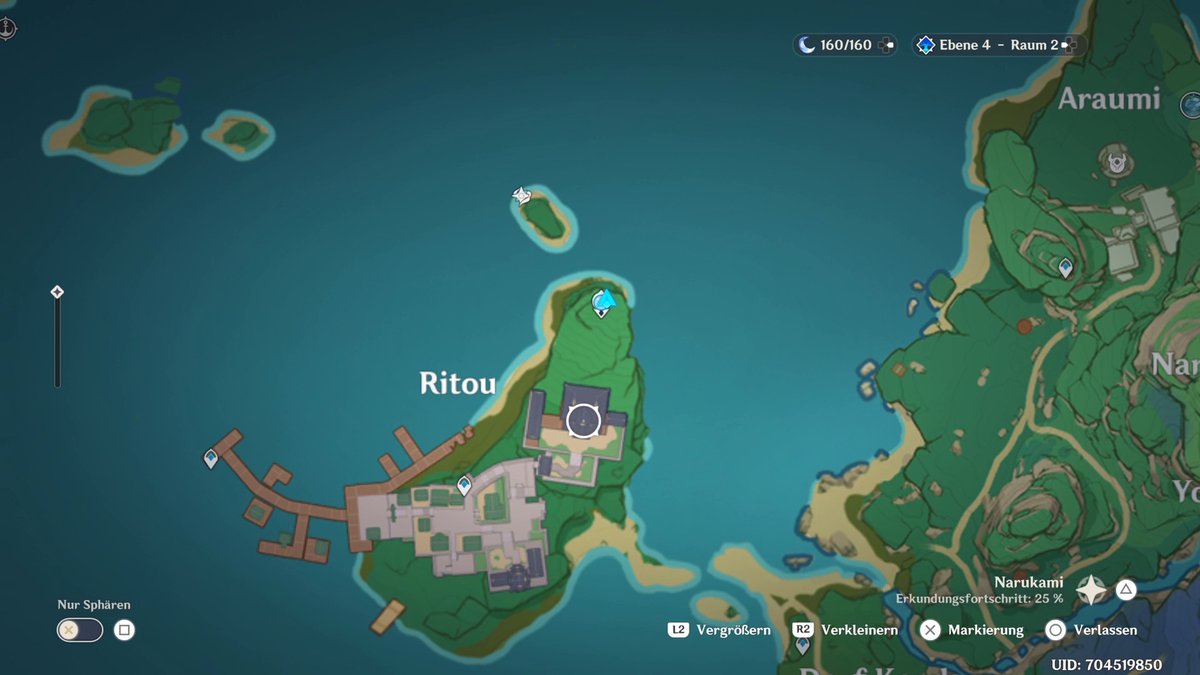Toggle the Nur Sphären switch

(80, 630)
